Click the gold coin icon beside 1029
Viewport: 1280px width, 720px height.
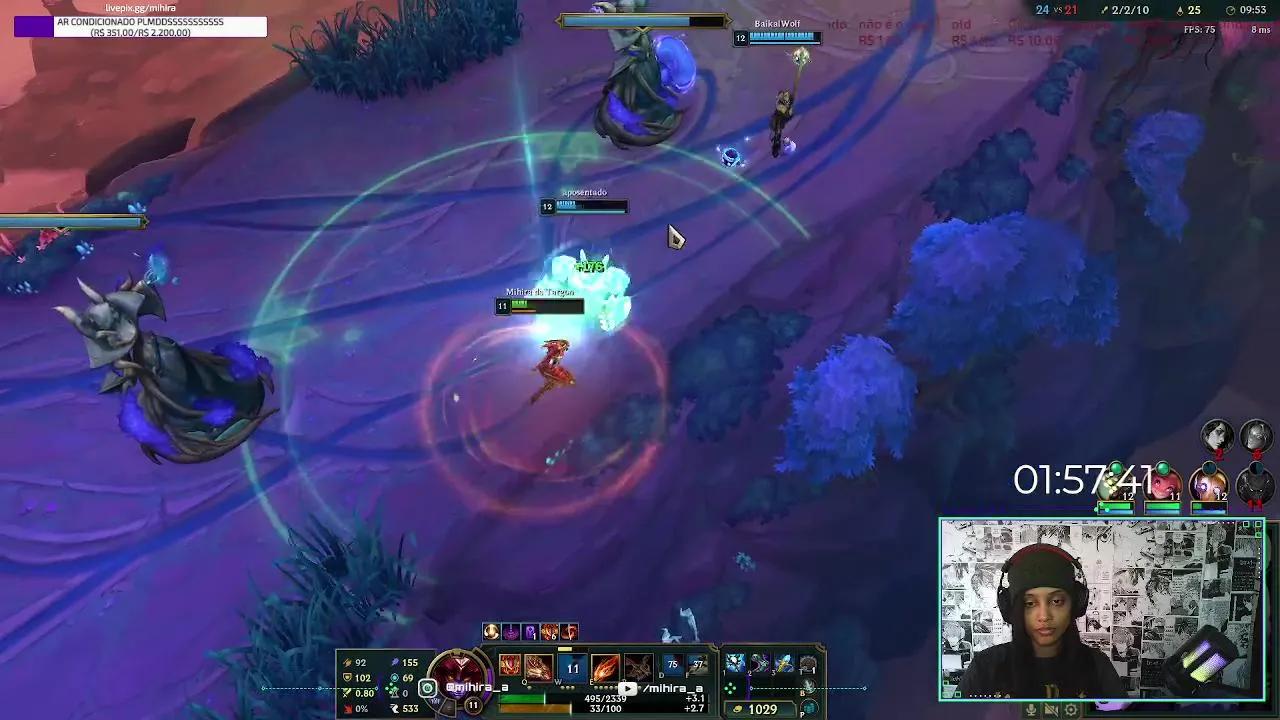tap(737, 708)
